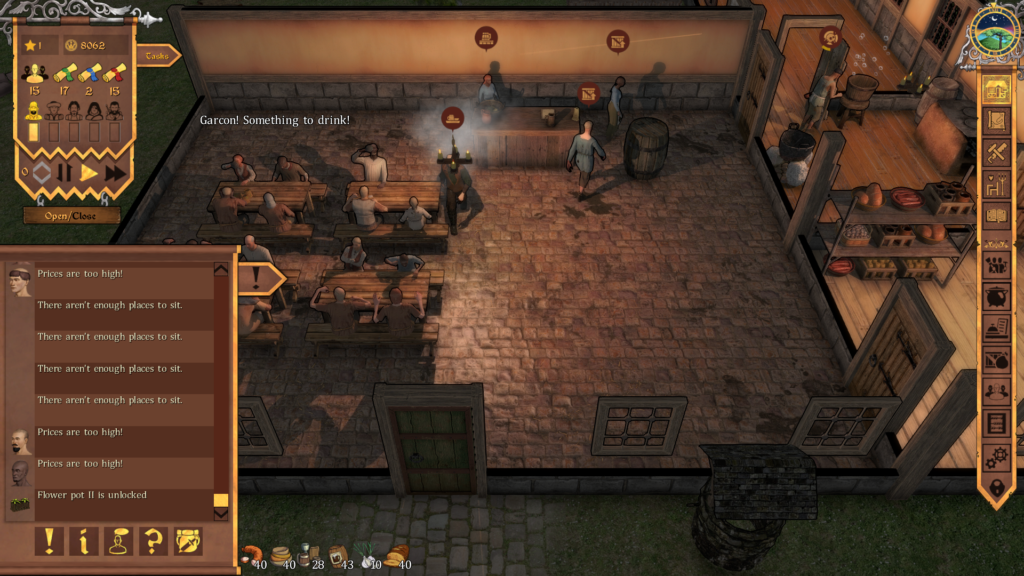Viewport: 1024px width, 576px height.
Task: Open the 'Flower pot II is unlocked' message
Action: 120,495
